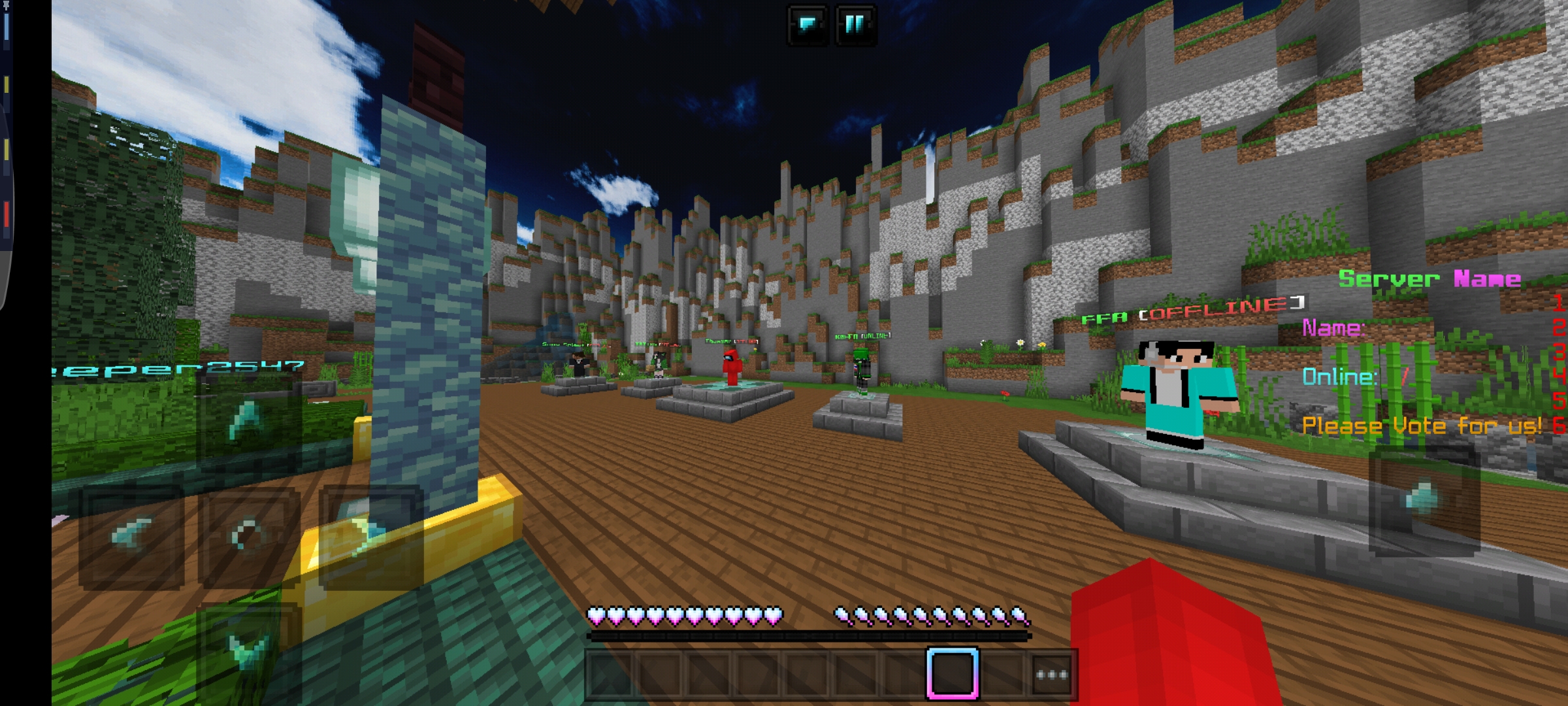The height and width of the screenshot is (706, 1568).
Task: Tap the move left arrow
Action: click(131, 536)
